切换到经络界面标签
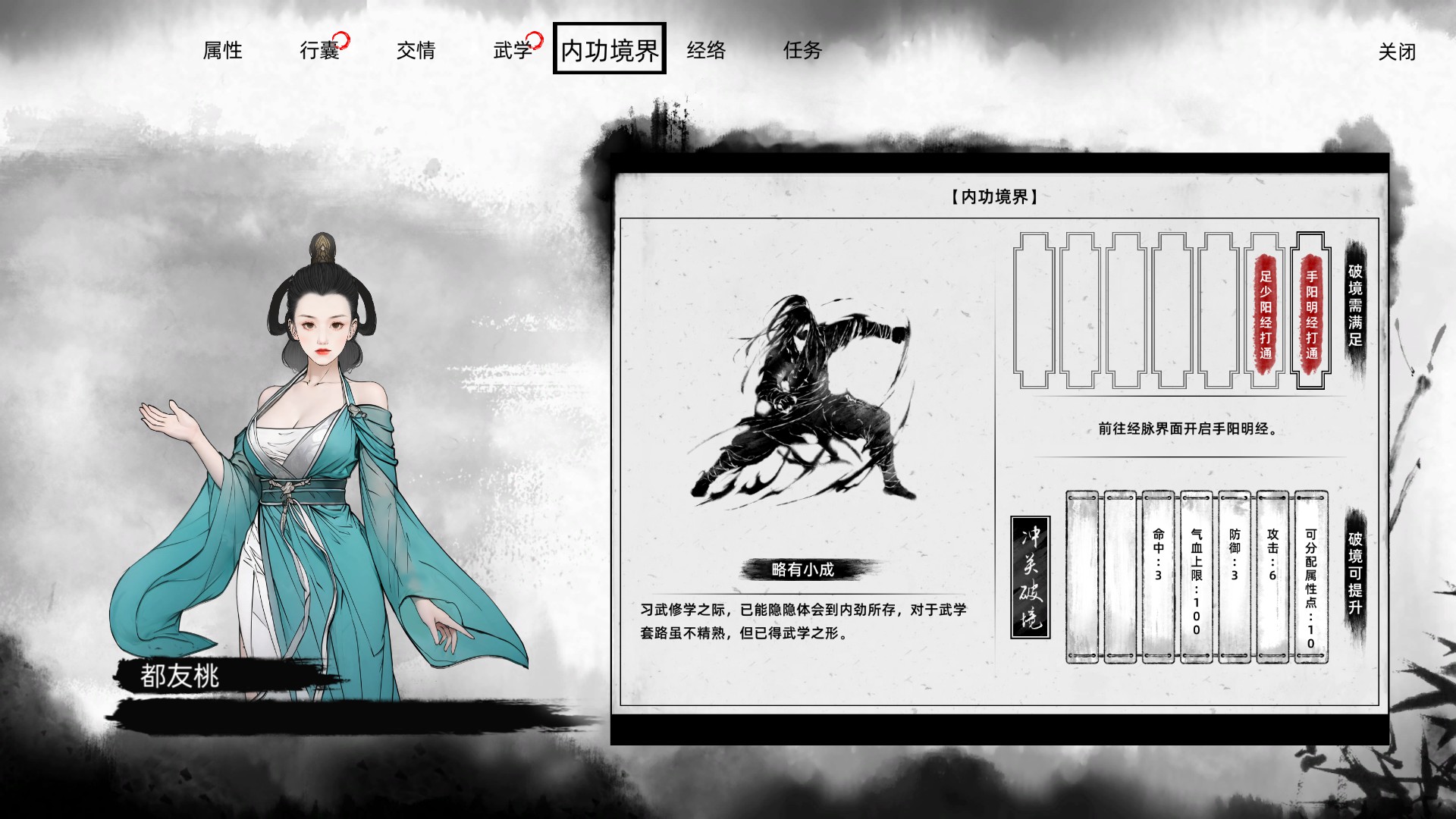 [x=706, y=50]
